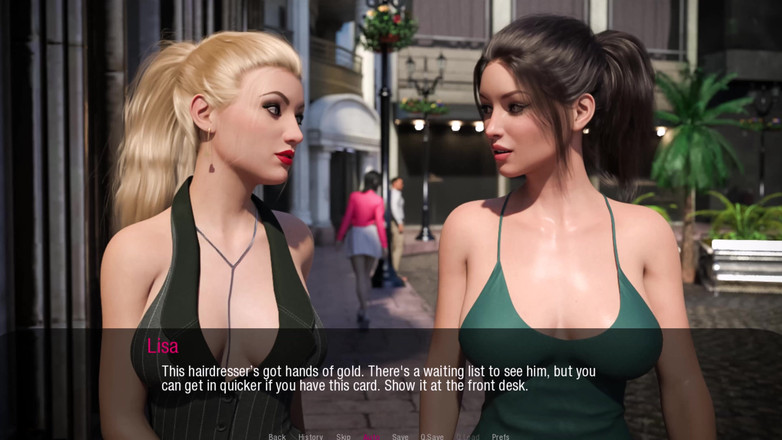Go back to the previous dialogue line
782x440 pixels.
pyautogui.click(x=277, y=436)
